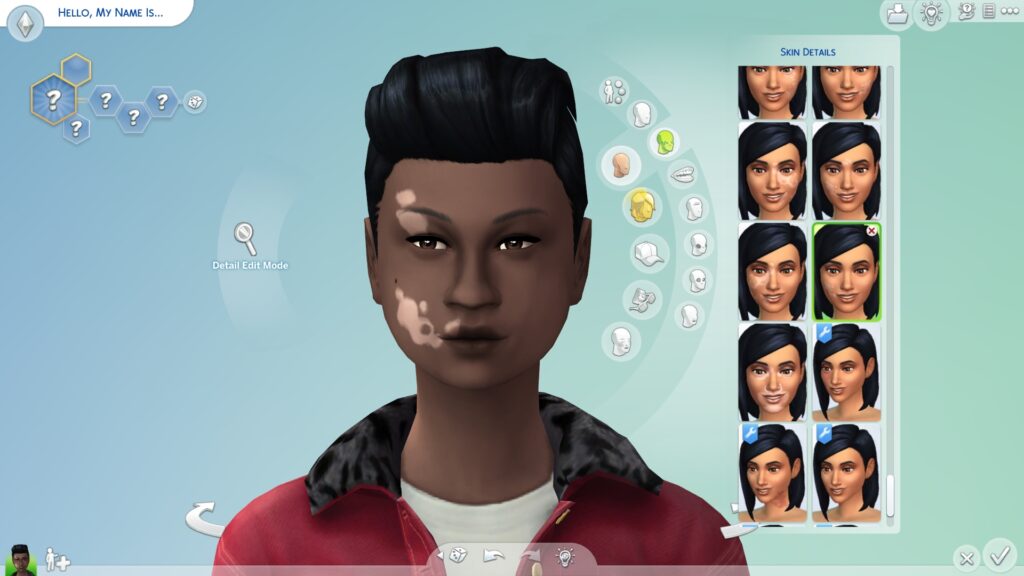Add a new Sim to household

tap(57, 560)
